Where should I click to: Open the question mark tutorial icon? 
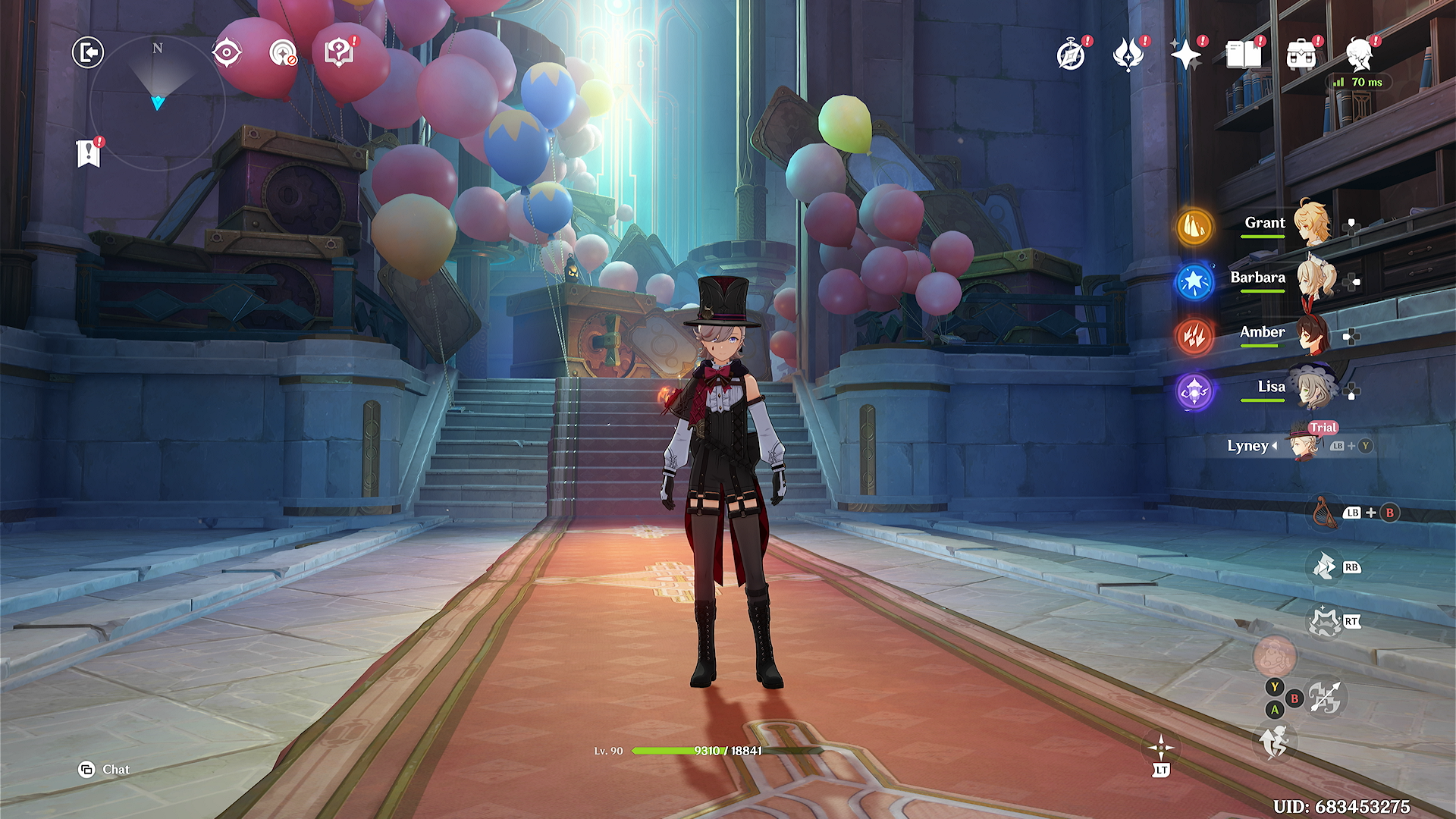(x=339, y=53)
